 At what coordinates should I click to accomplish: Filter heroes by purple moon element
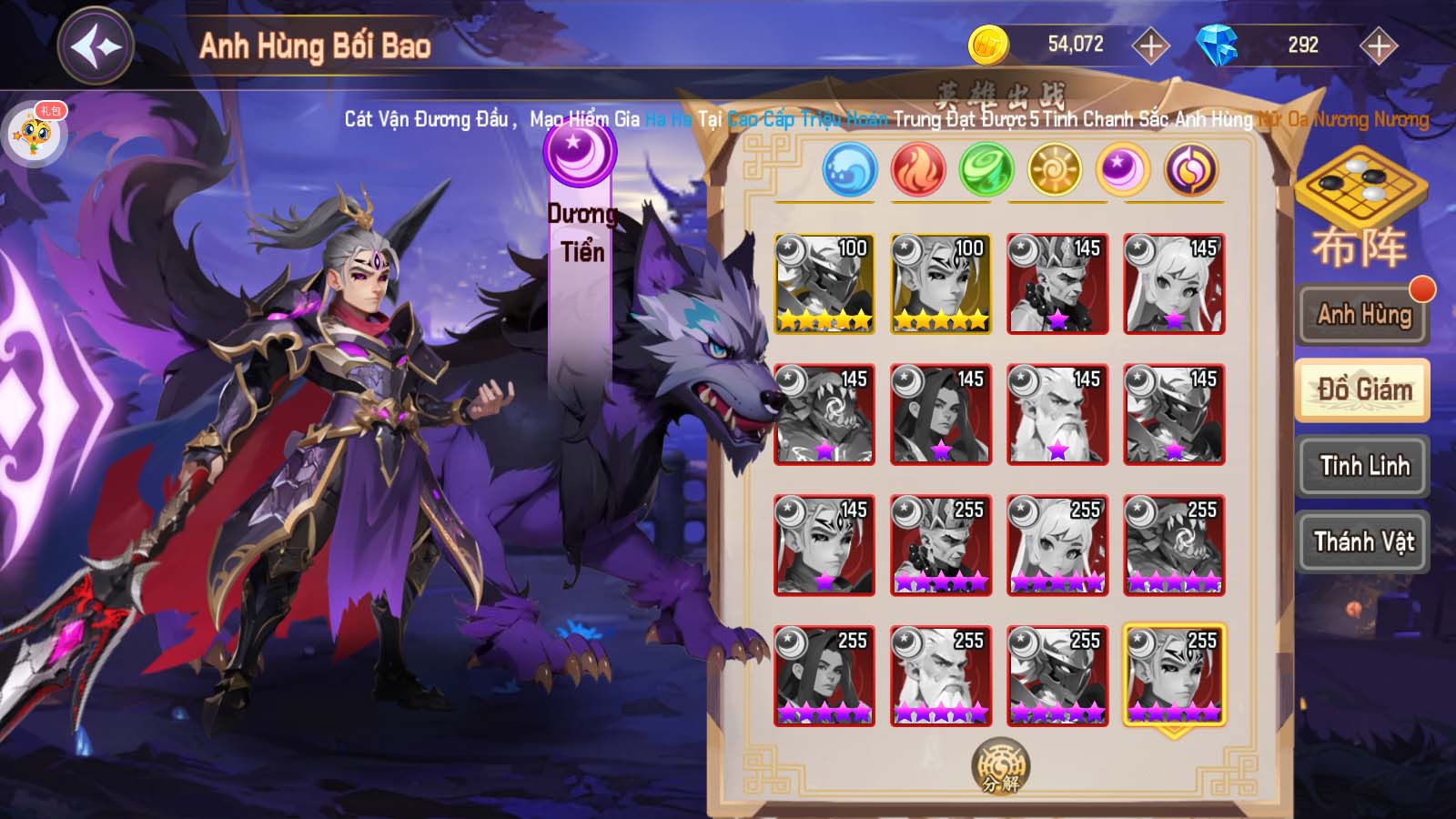click(x=1123, y=170)
